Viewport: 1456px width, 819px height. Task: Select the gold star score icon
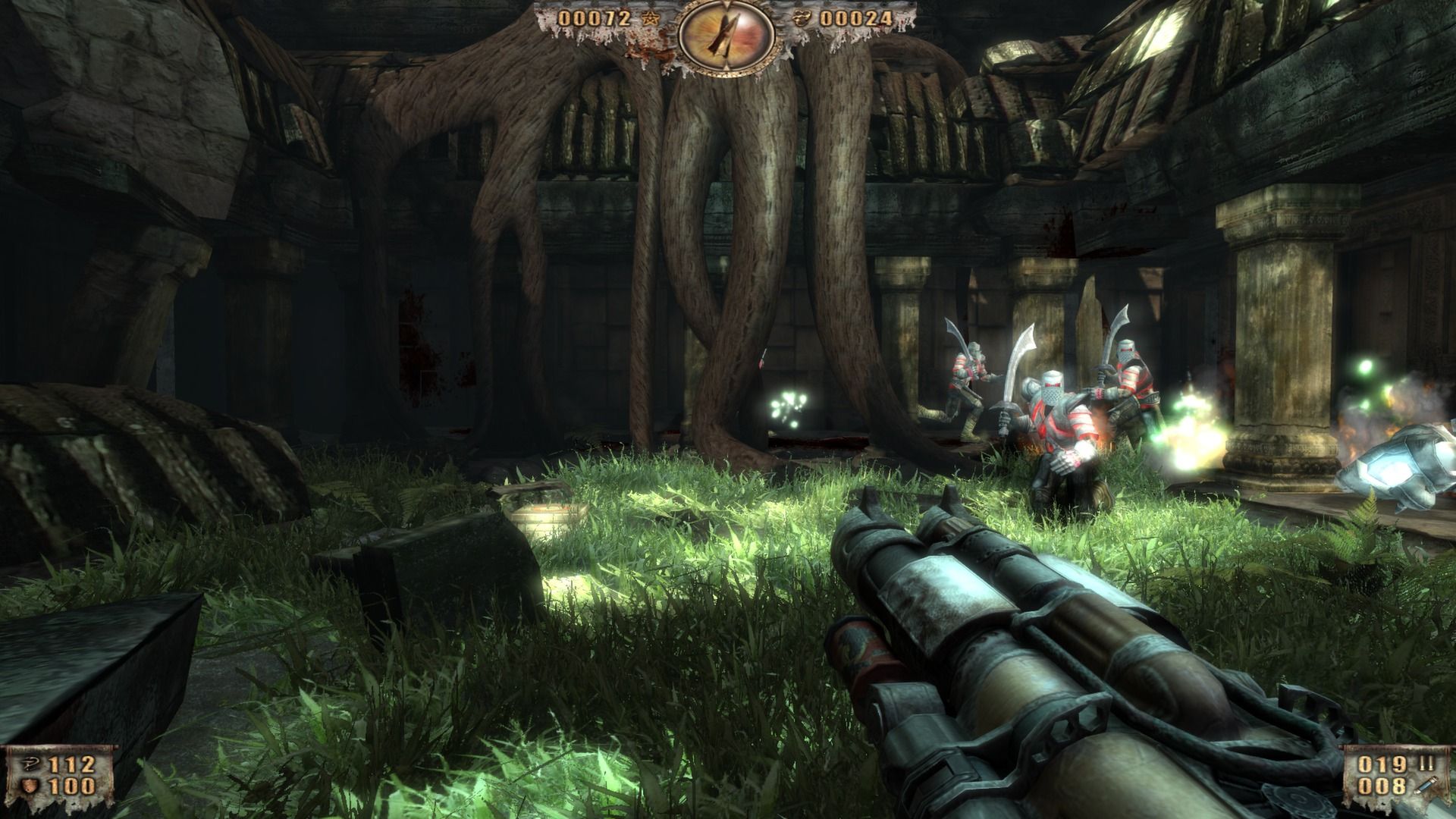tap(649, 18)
